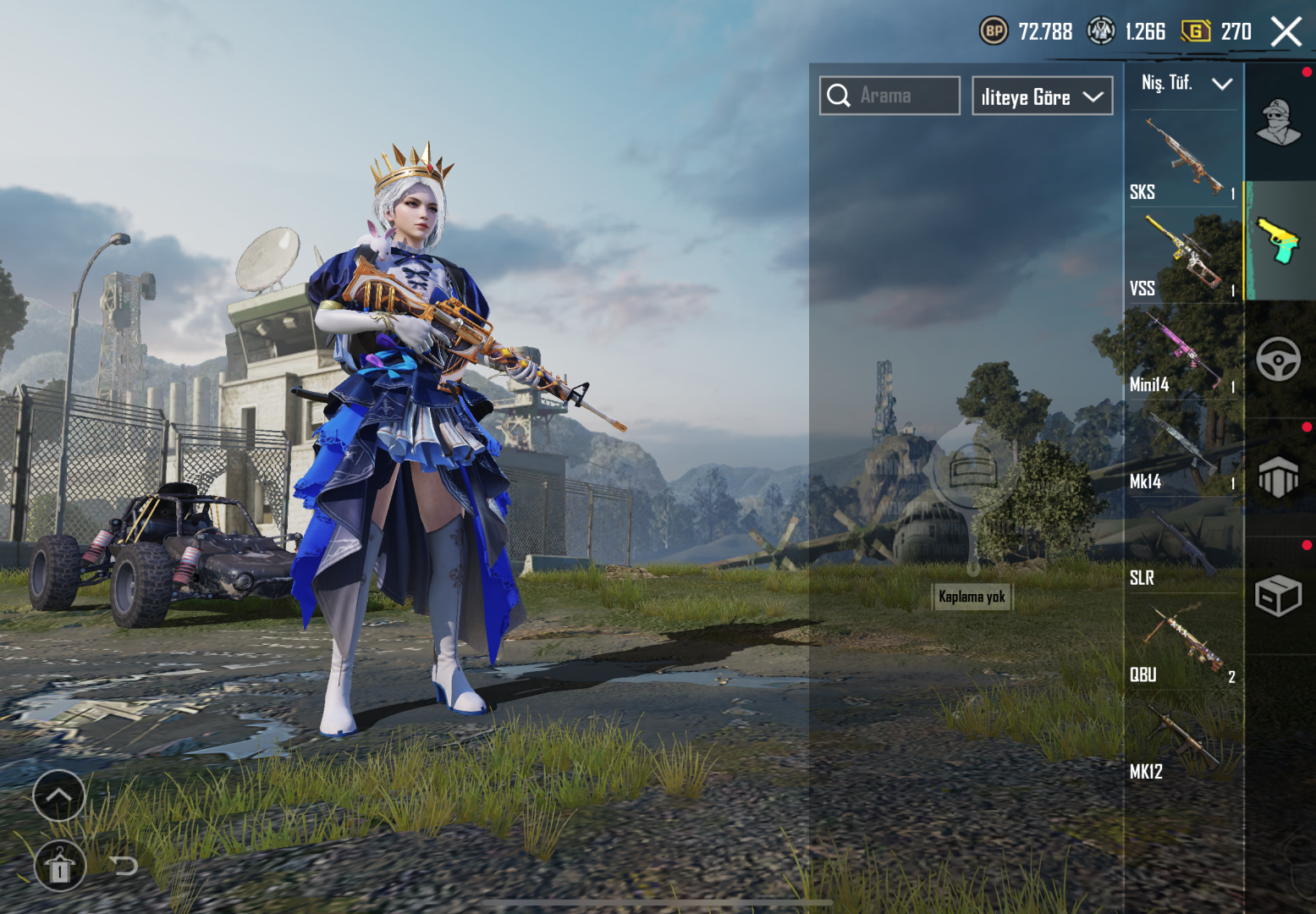Expand the Niş. Tüf. weapon category dropdown
Viewport: 1316px width, 914px height.
click(1185, 83)
